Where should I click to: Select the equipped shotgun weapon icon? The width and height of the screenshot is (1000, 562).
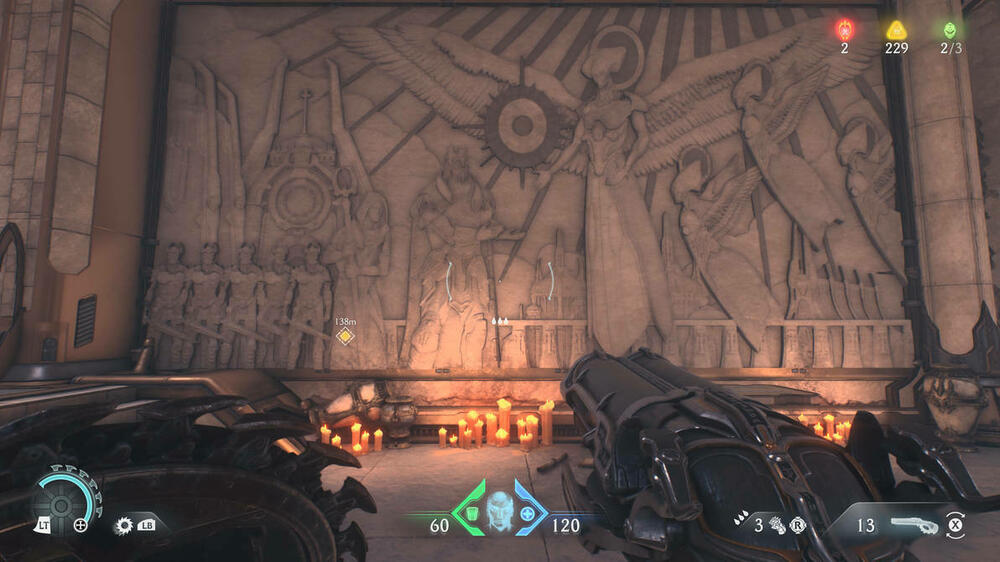(913, 523)
